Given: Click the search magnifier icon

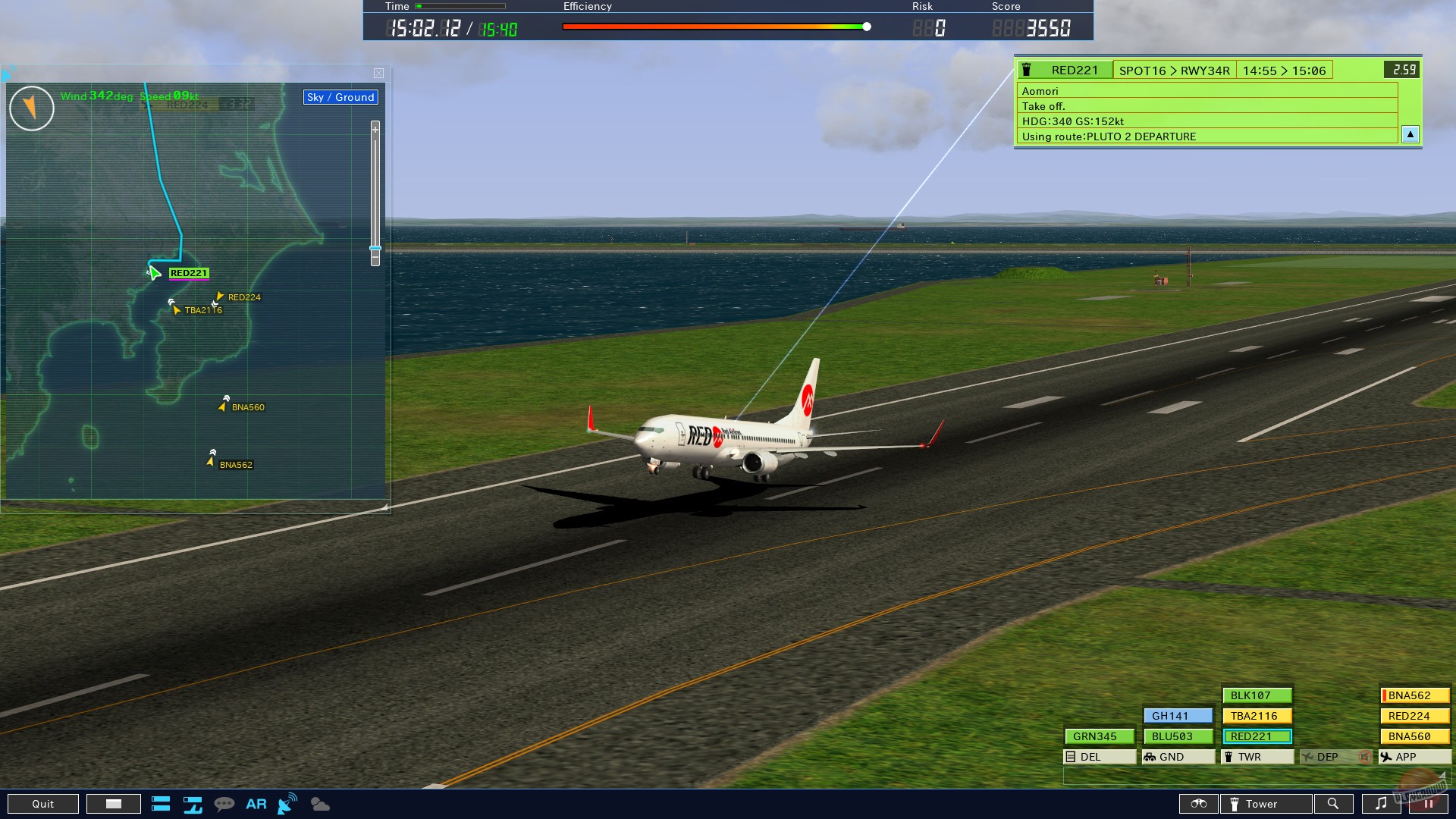Looking at the screenshot, I should [x=1334, y=803].
